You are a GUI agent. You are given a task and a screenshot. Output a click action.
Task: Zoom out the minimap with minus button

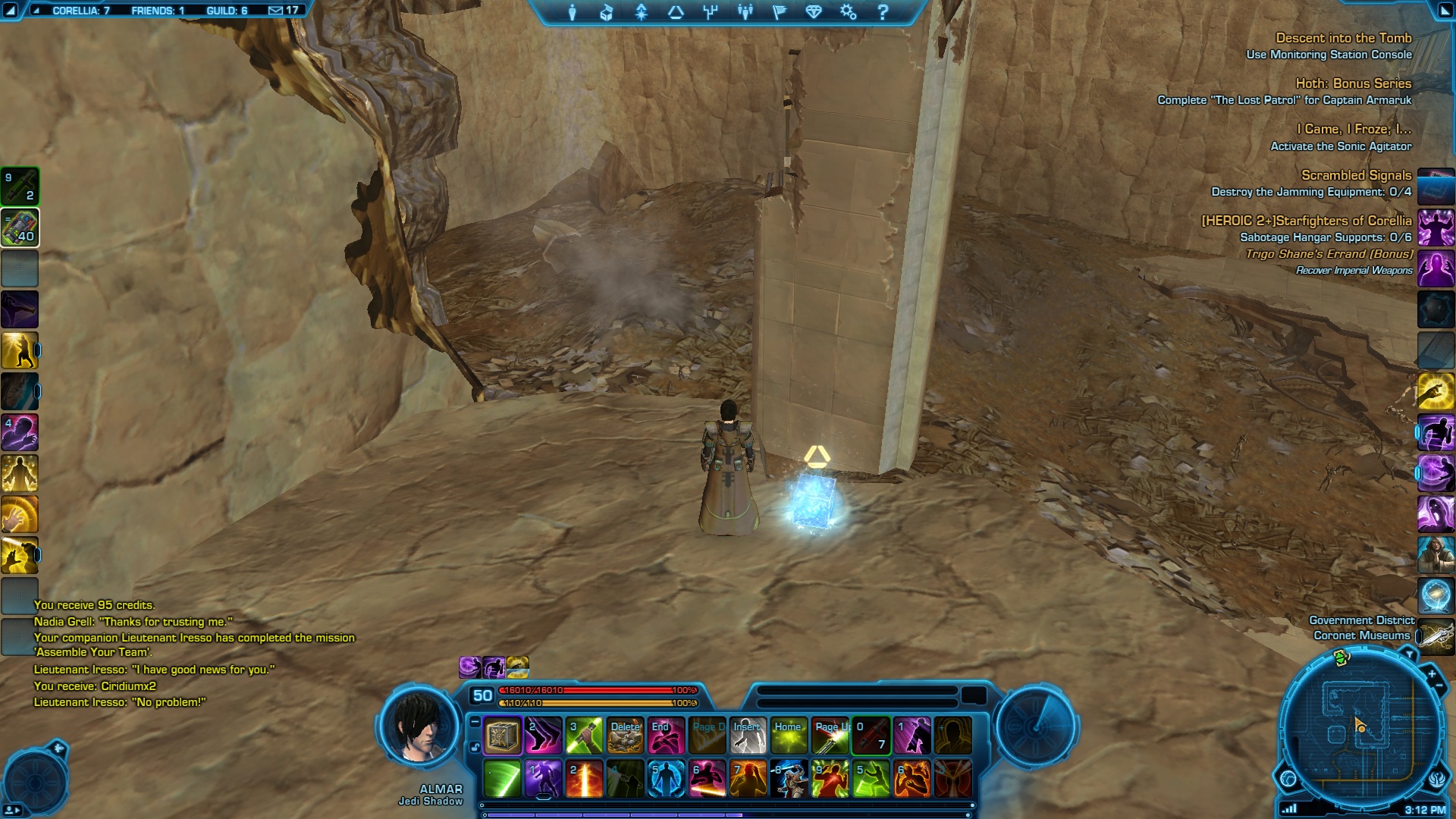pyautogui.click(x=1439, y=686)
